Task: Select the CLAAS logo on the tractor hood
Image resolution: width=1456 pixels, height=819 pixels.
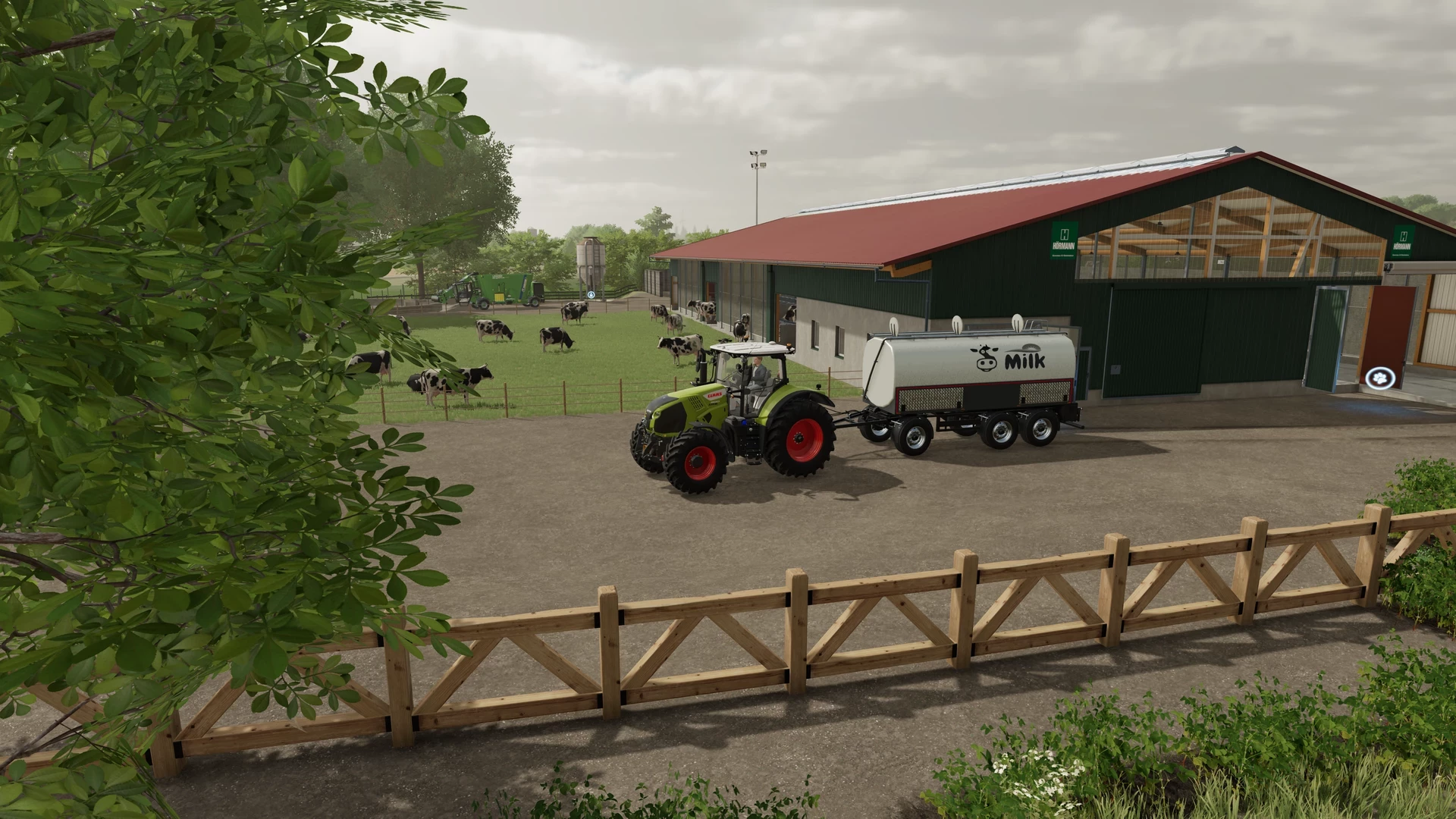Action: pos(714,394)
